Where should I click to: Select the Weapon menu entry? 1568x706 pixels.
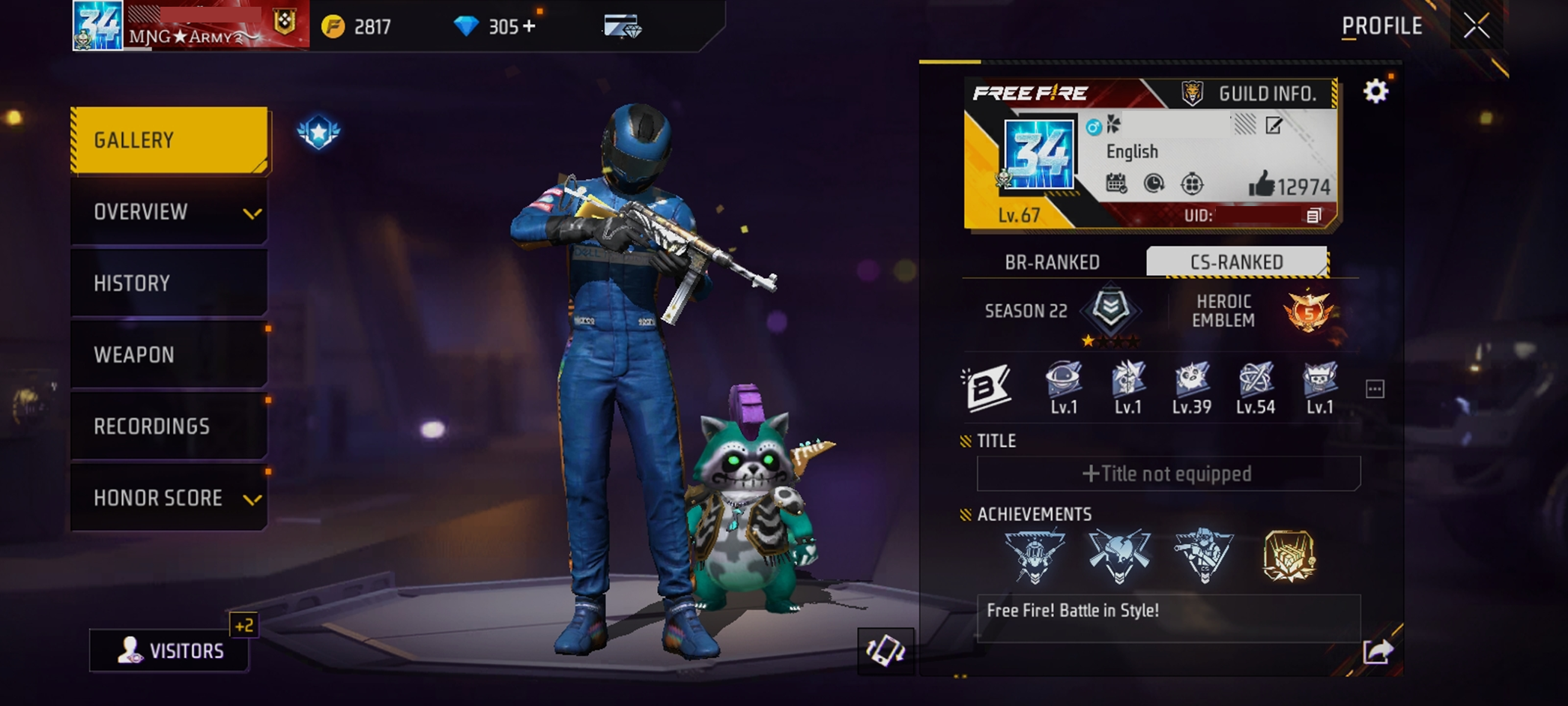tap(169, 354)
